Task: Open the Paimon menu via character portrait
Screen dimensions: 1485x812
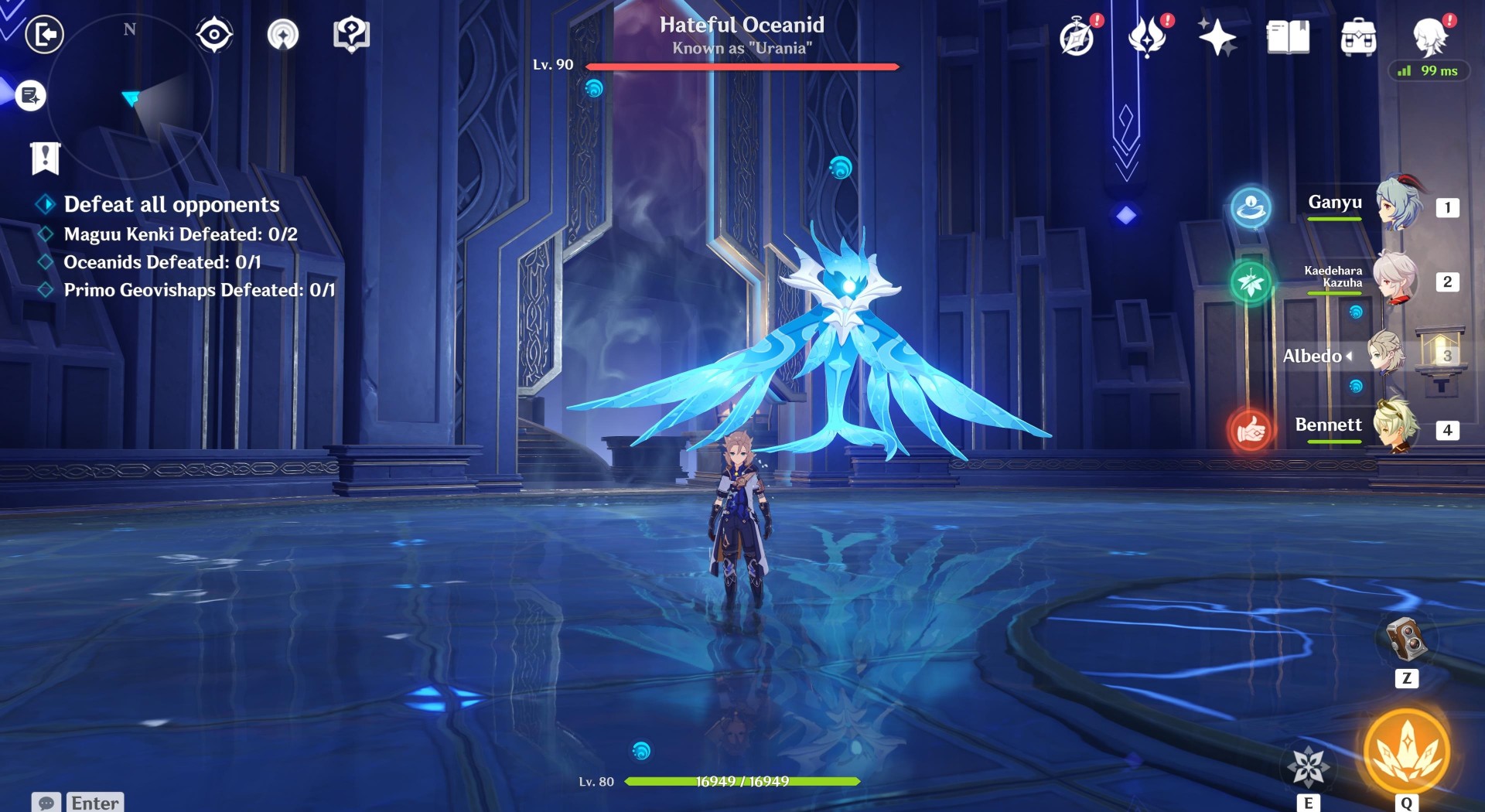Action: 1435,36
